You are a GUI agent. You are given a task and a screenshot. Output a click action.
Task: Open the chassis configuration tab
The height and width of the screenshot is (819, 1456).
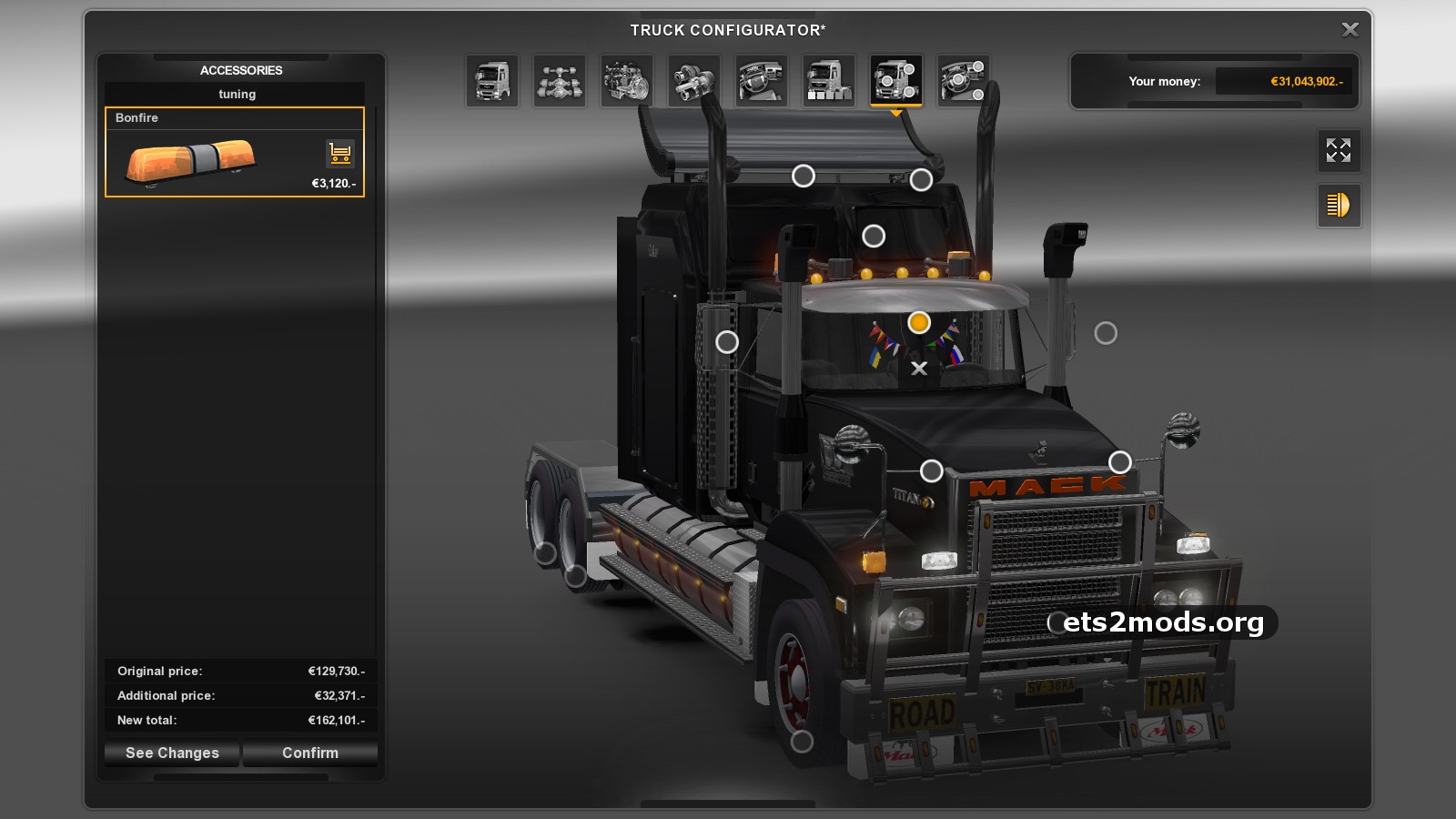(x=560, y=81)
